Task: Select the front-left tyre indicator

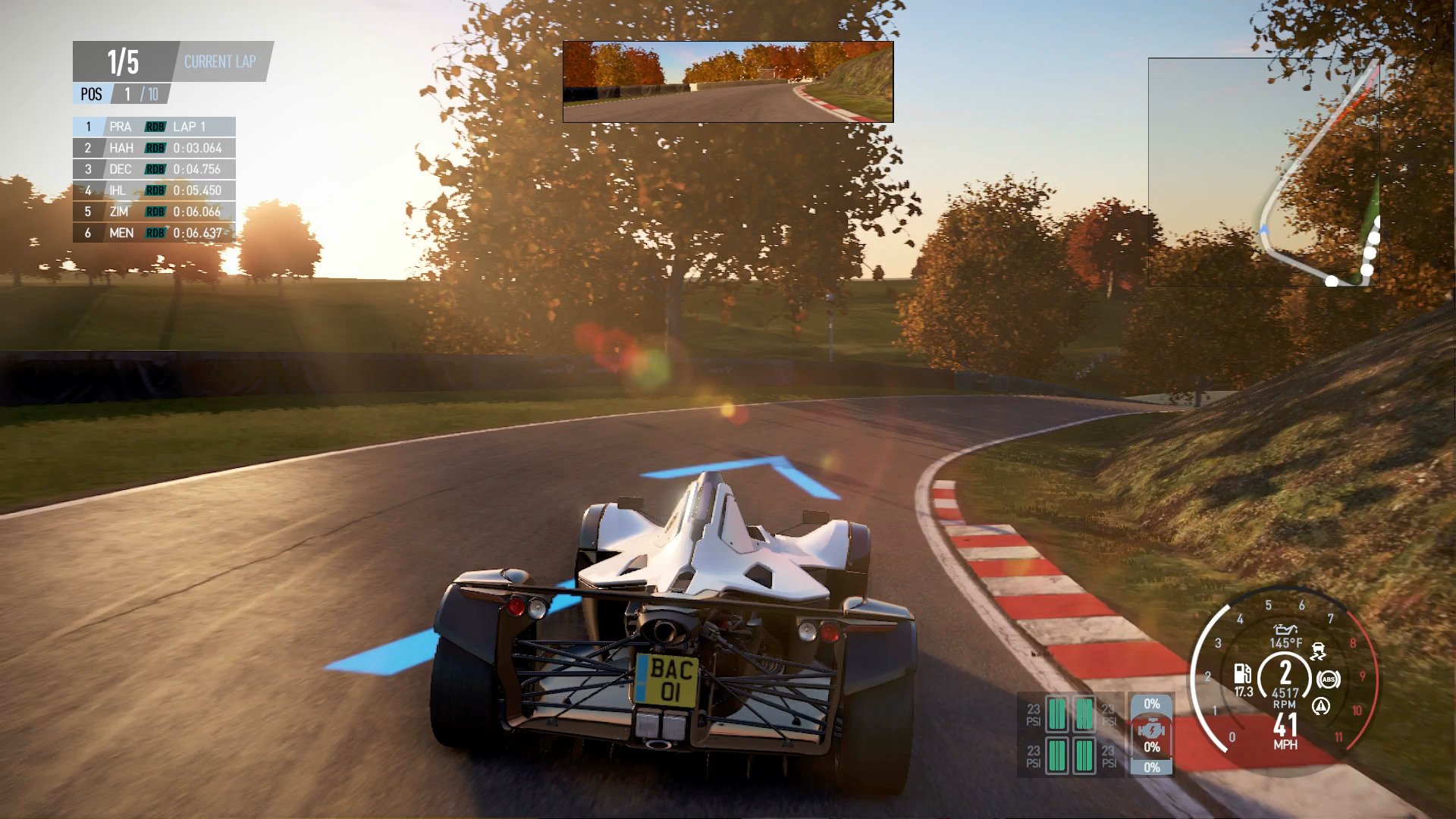Action: [x=1056, y=714]
